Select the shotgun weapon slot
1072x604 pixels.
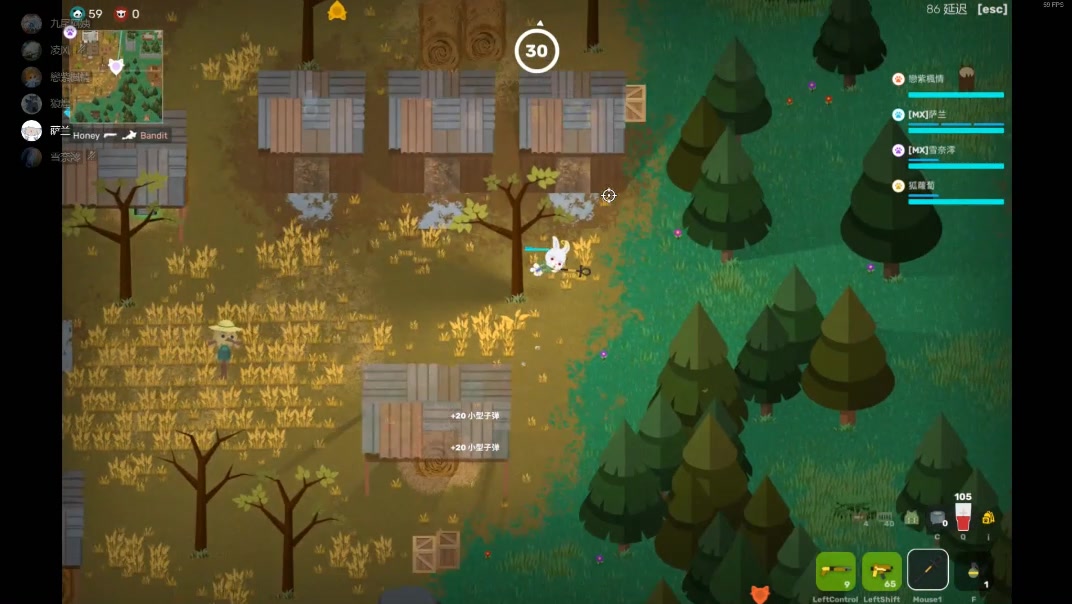[x=835, y=571]
